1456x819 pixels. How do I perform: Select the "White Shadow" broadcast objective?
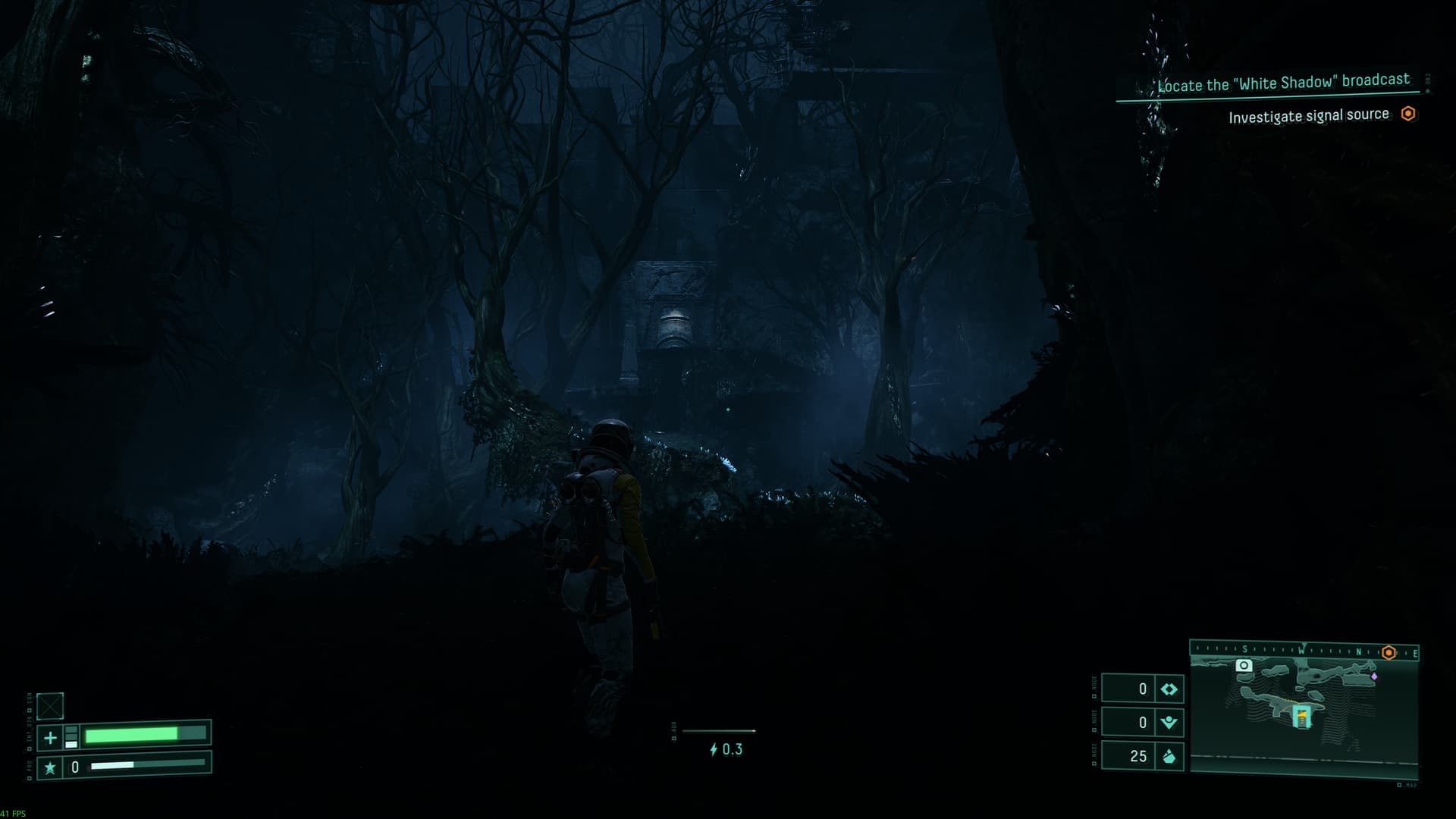[1283, 83]
